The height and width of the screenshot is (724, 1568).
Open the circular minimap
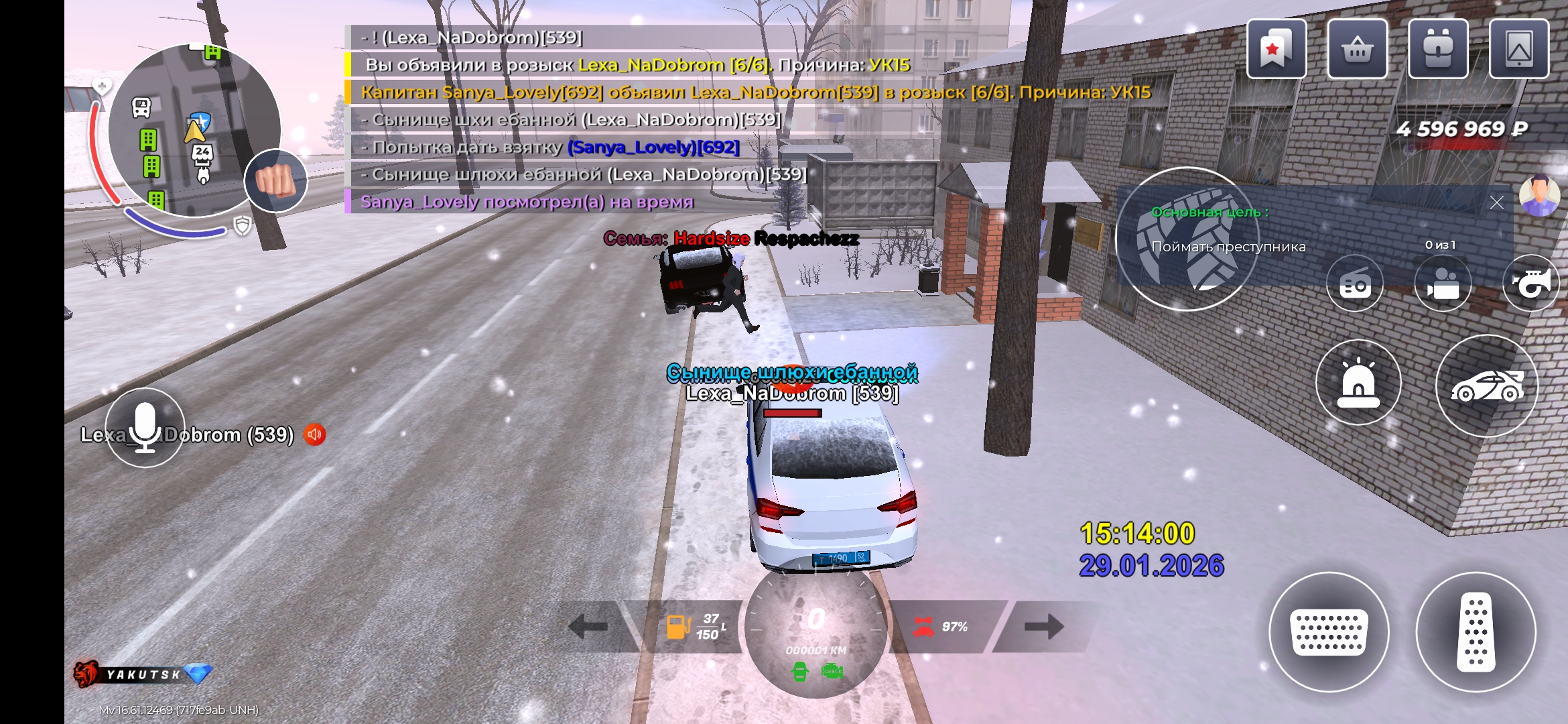point(194,131)
